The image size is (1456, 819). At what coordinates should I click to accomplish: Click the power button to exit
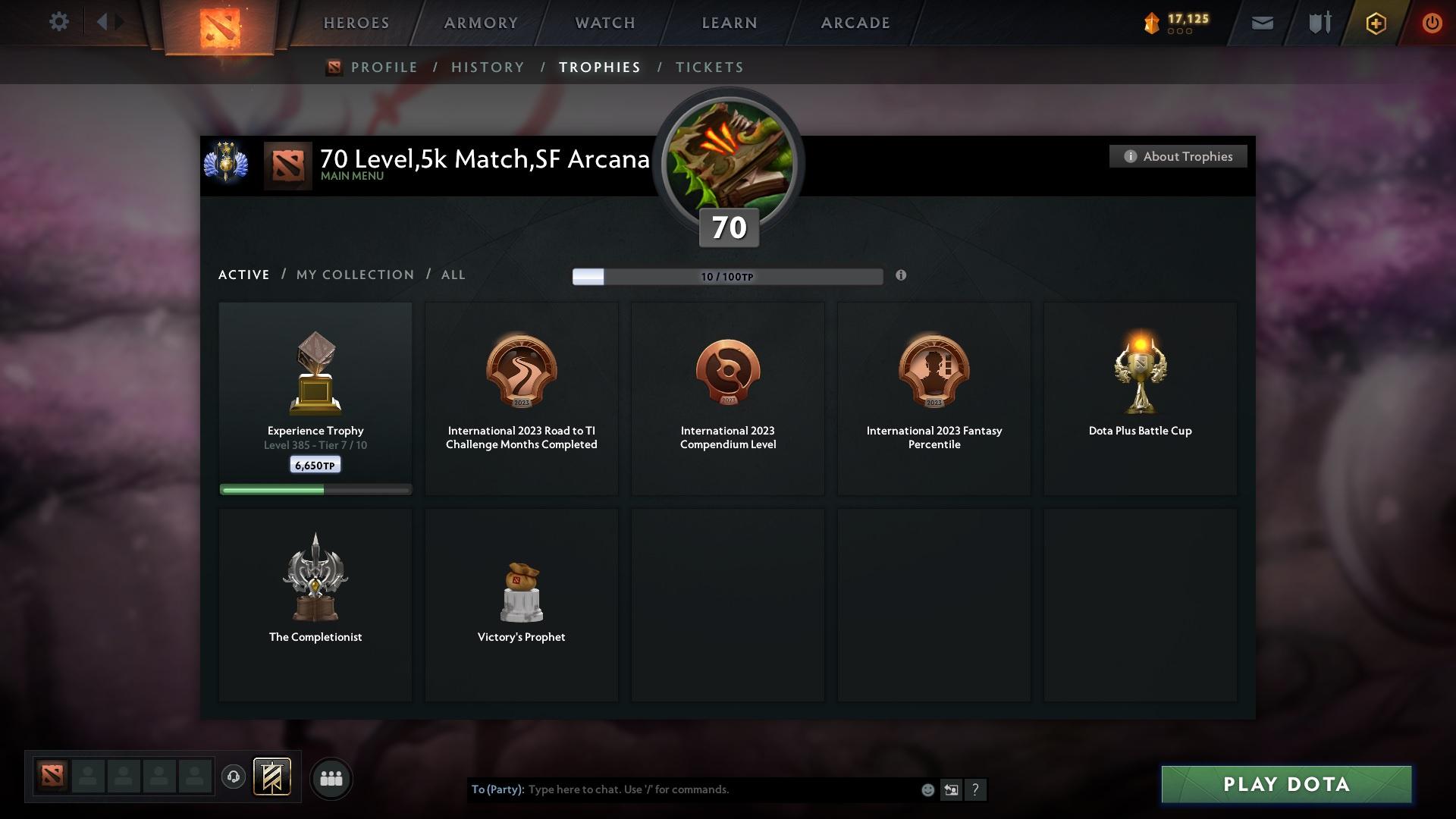tap(1432, 23)
